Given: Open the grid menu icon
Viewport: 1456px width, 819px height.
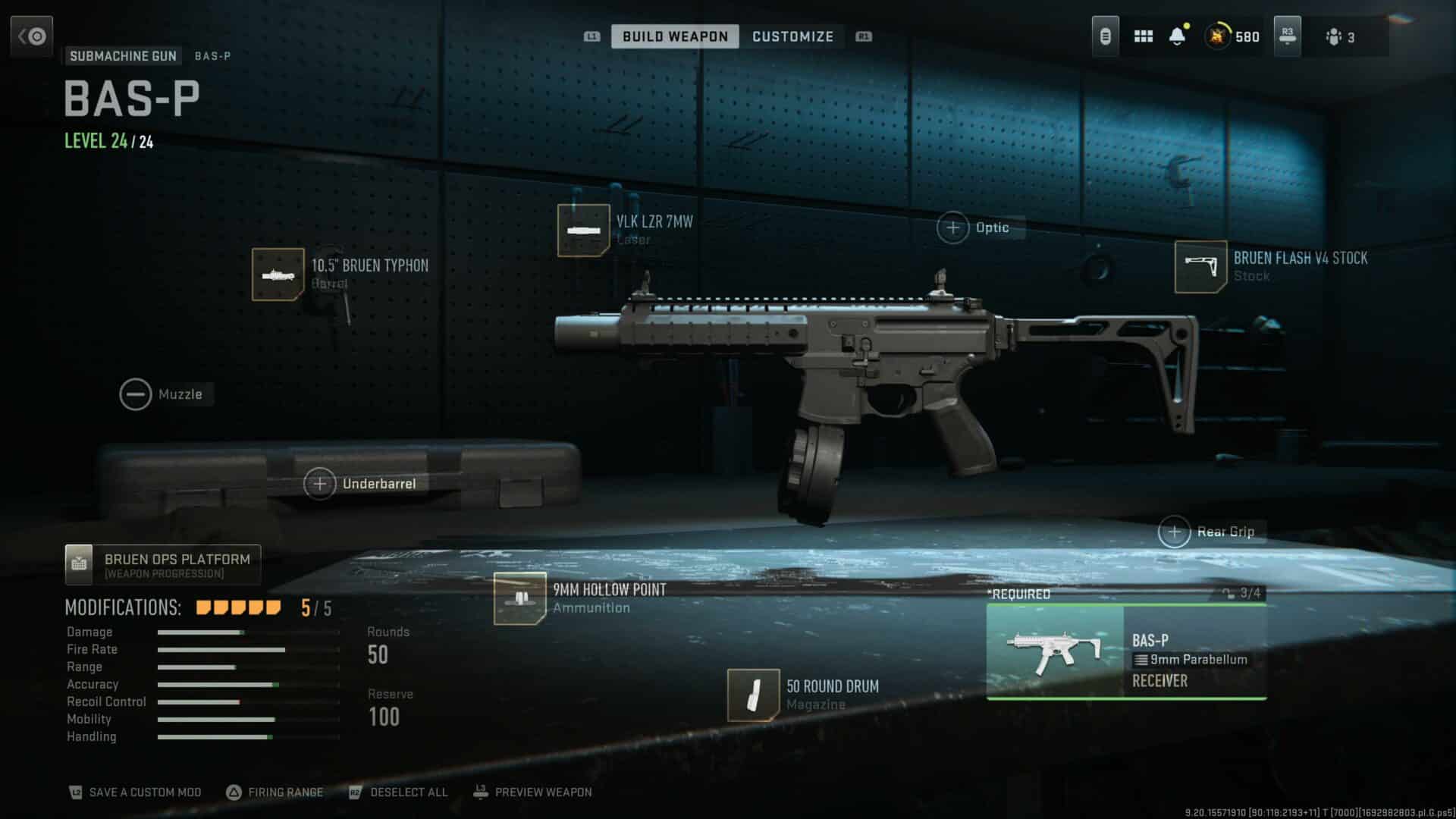Looking at the screenshot, I should (1143, 36).
